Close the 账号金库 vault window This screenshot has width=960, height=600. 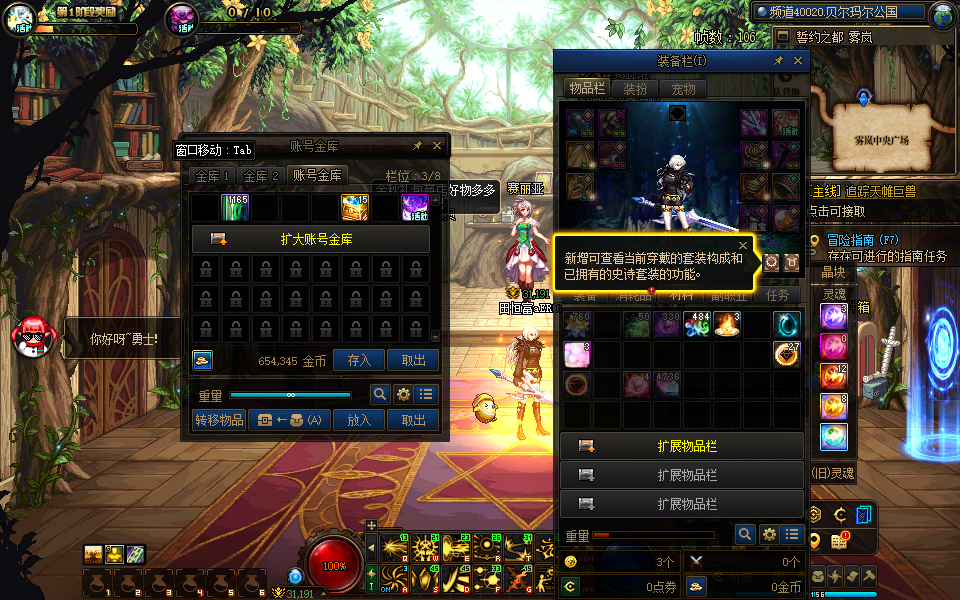438,146
